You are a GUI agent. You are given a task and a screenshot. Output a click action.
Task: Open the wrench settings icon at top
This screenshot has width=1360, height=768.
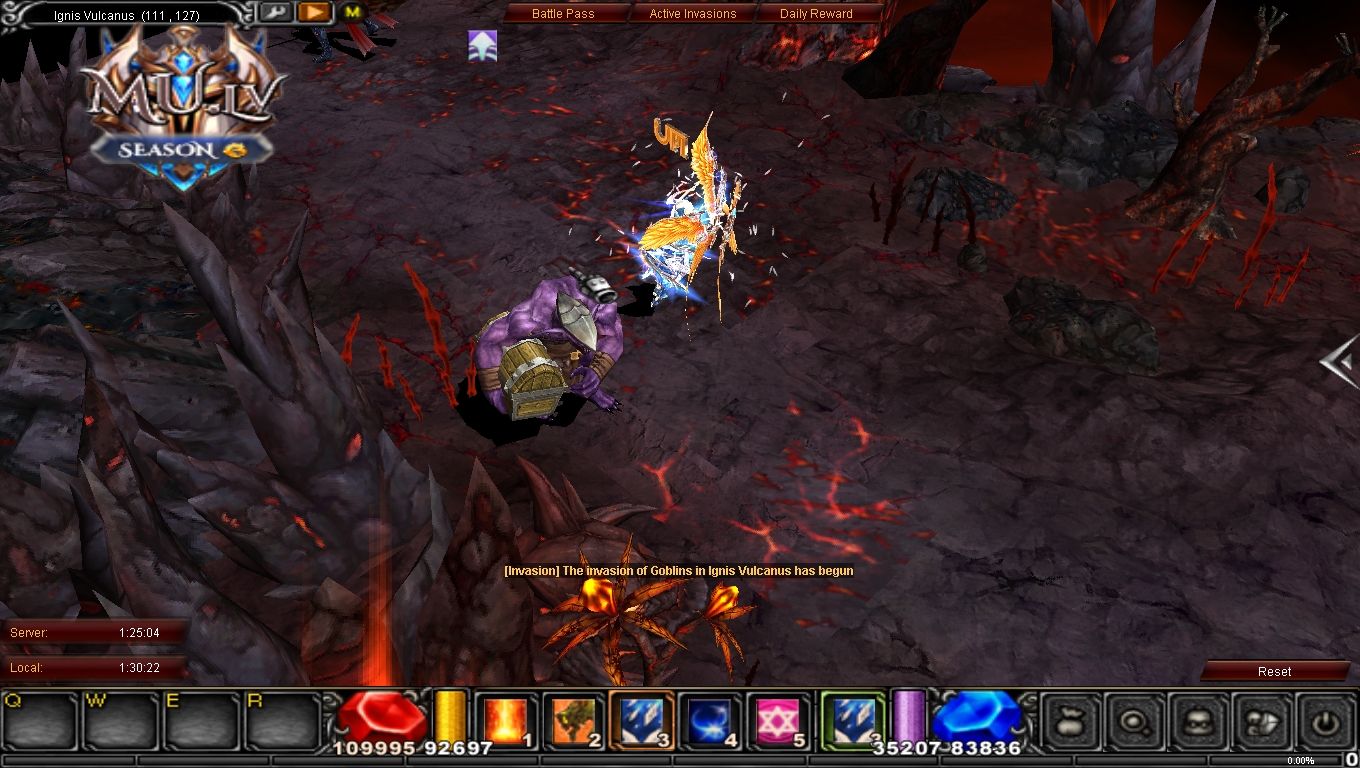[277, 12]
